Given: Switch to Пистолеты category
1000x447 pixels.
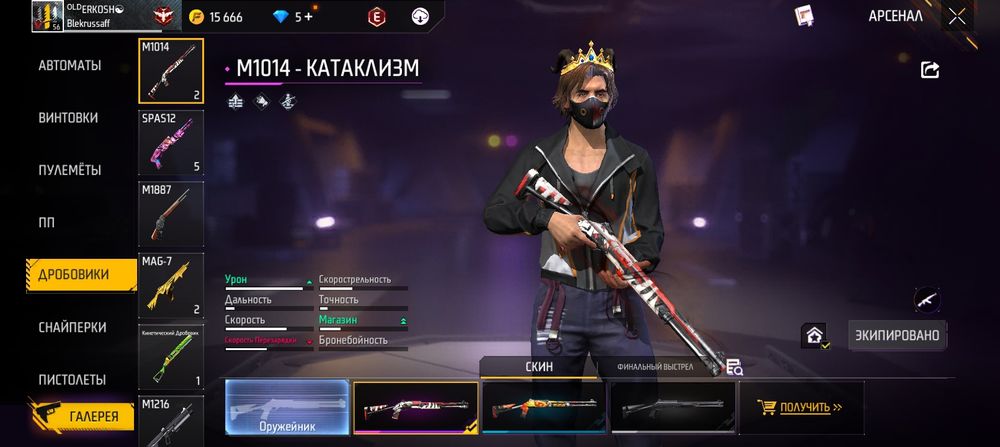Looking at the screenshot, I should coord(71,380).
